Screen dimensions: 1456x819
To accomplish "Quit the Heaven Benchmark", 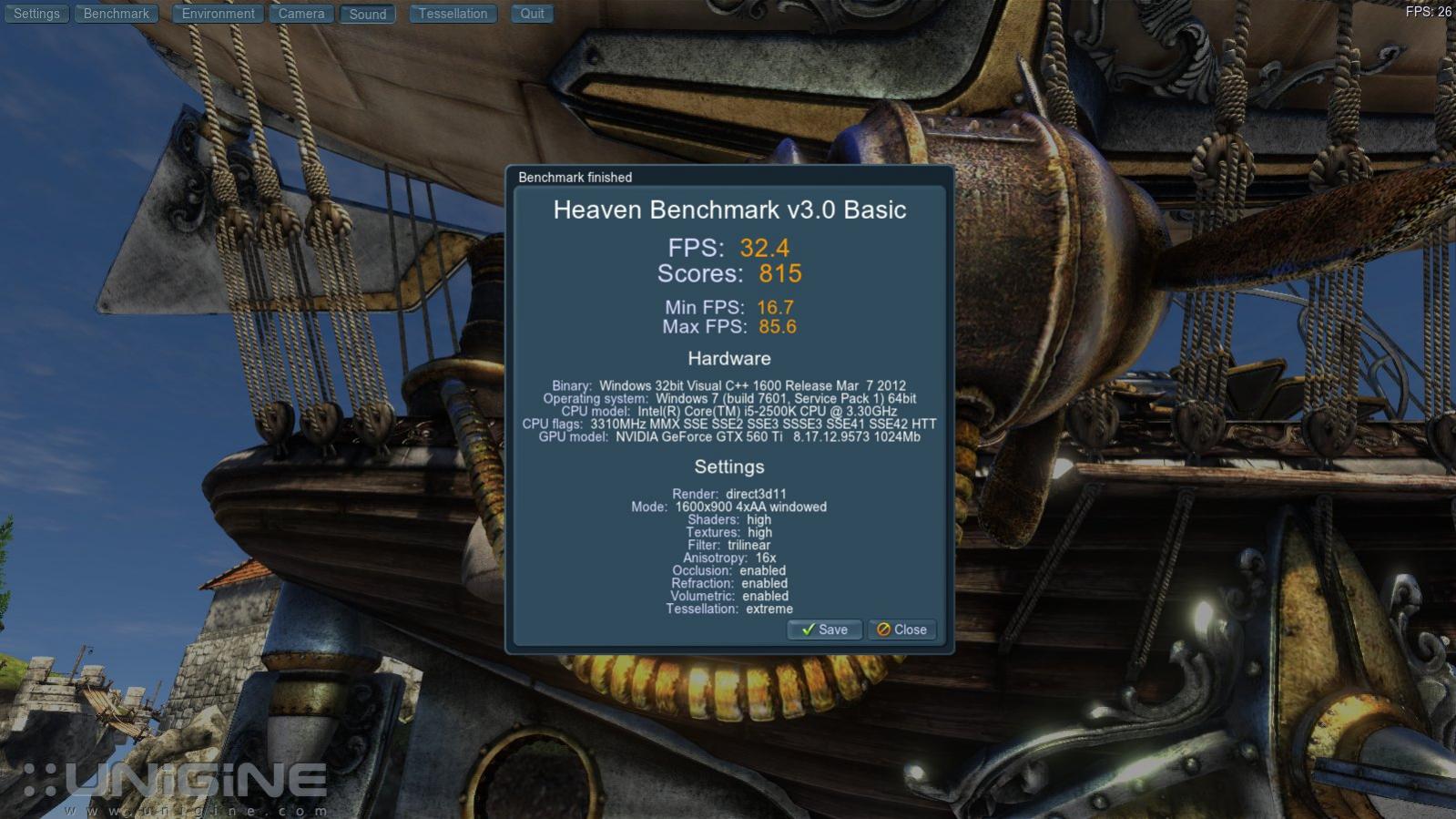I will (532, 14).
